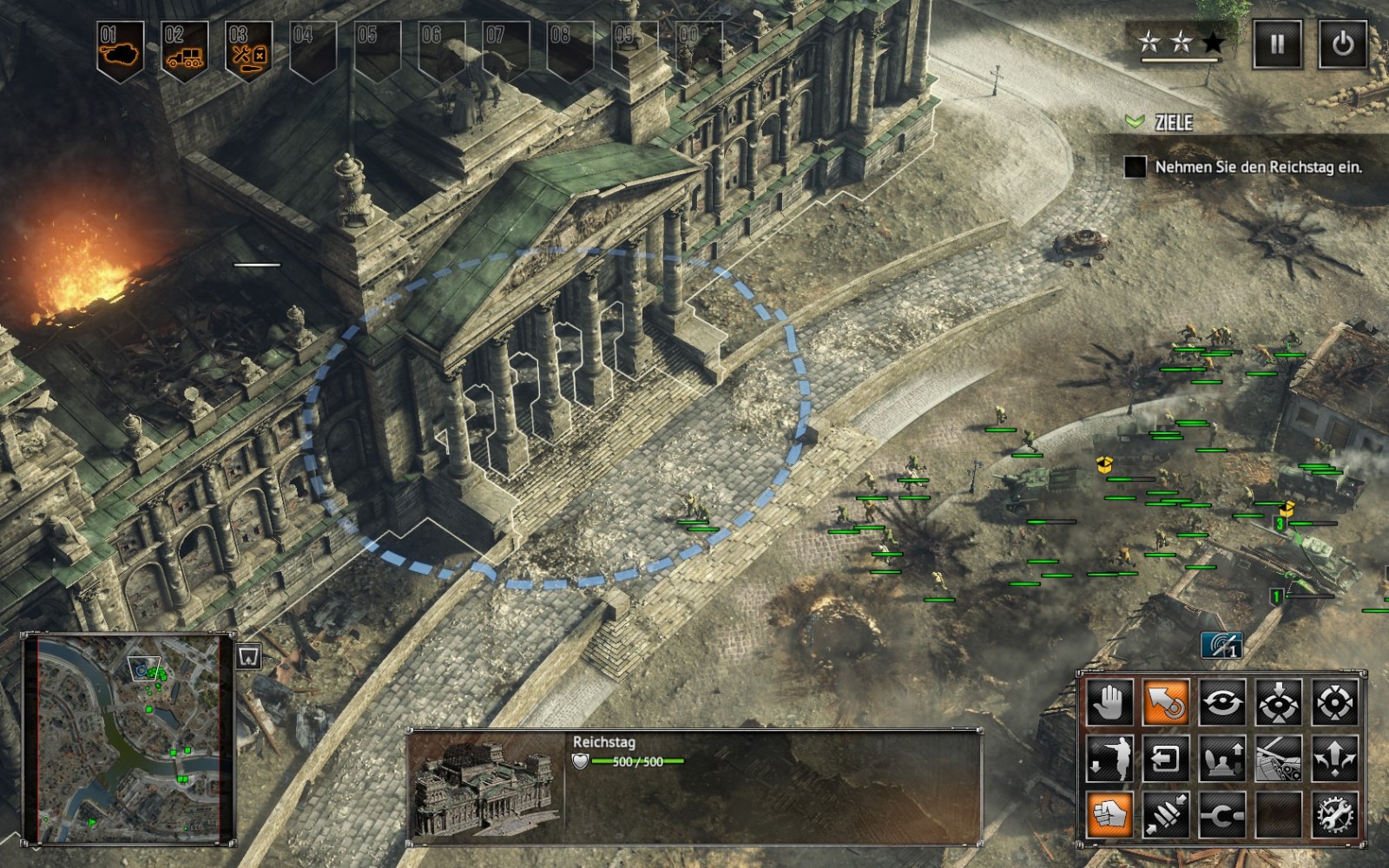Select control group 03 supply and repair

tap(249, 49)
